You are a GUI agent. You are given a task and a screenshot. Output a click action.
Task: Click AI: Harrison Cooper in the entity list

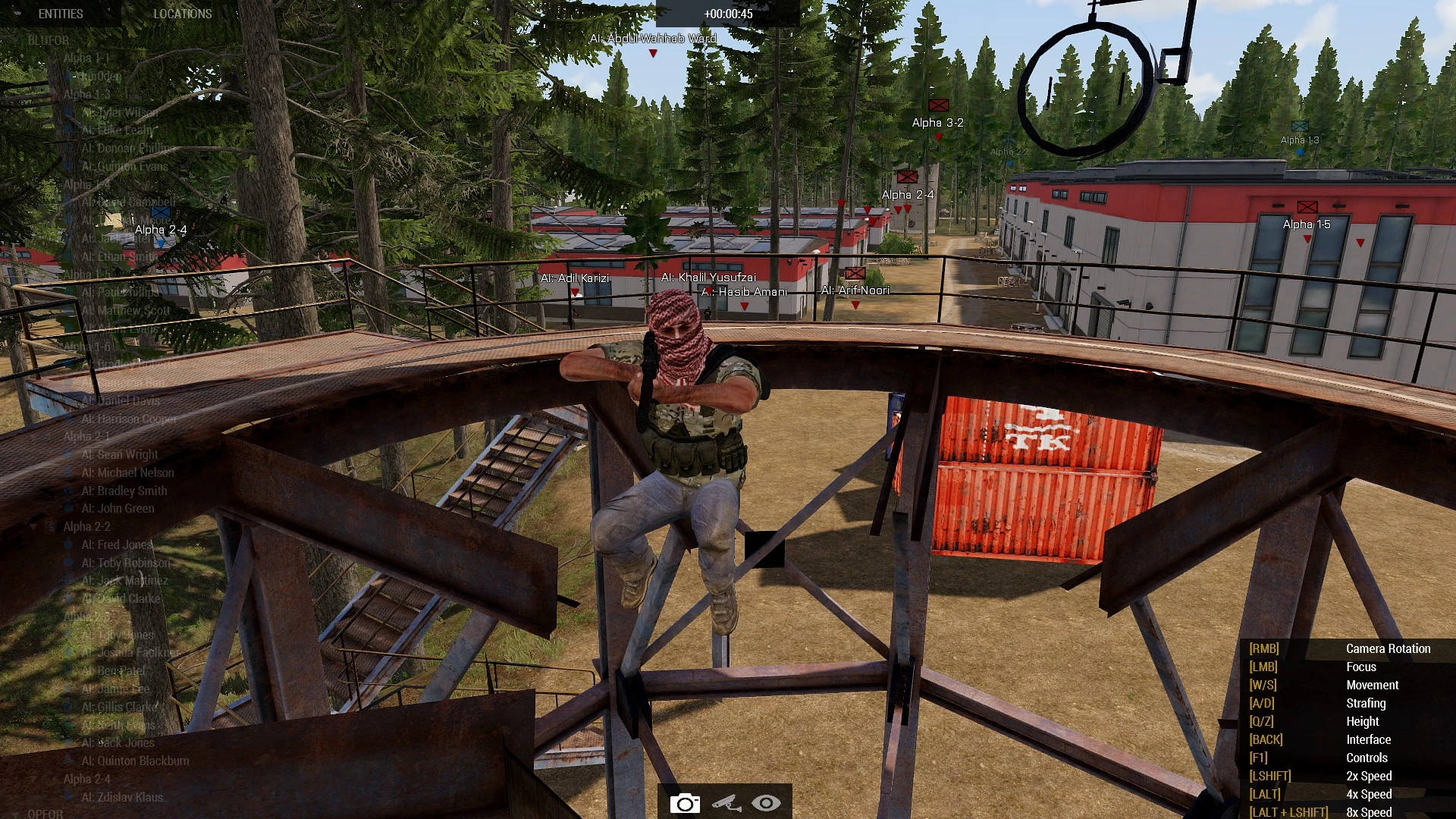coord(129,419)
